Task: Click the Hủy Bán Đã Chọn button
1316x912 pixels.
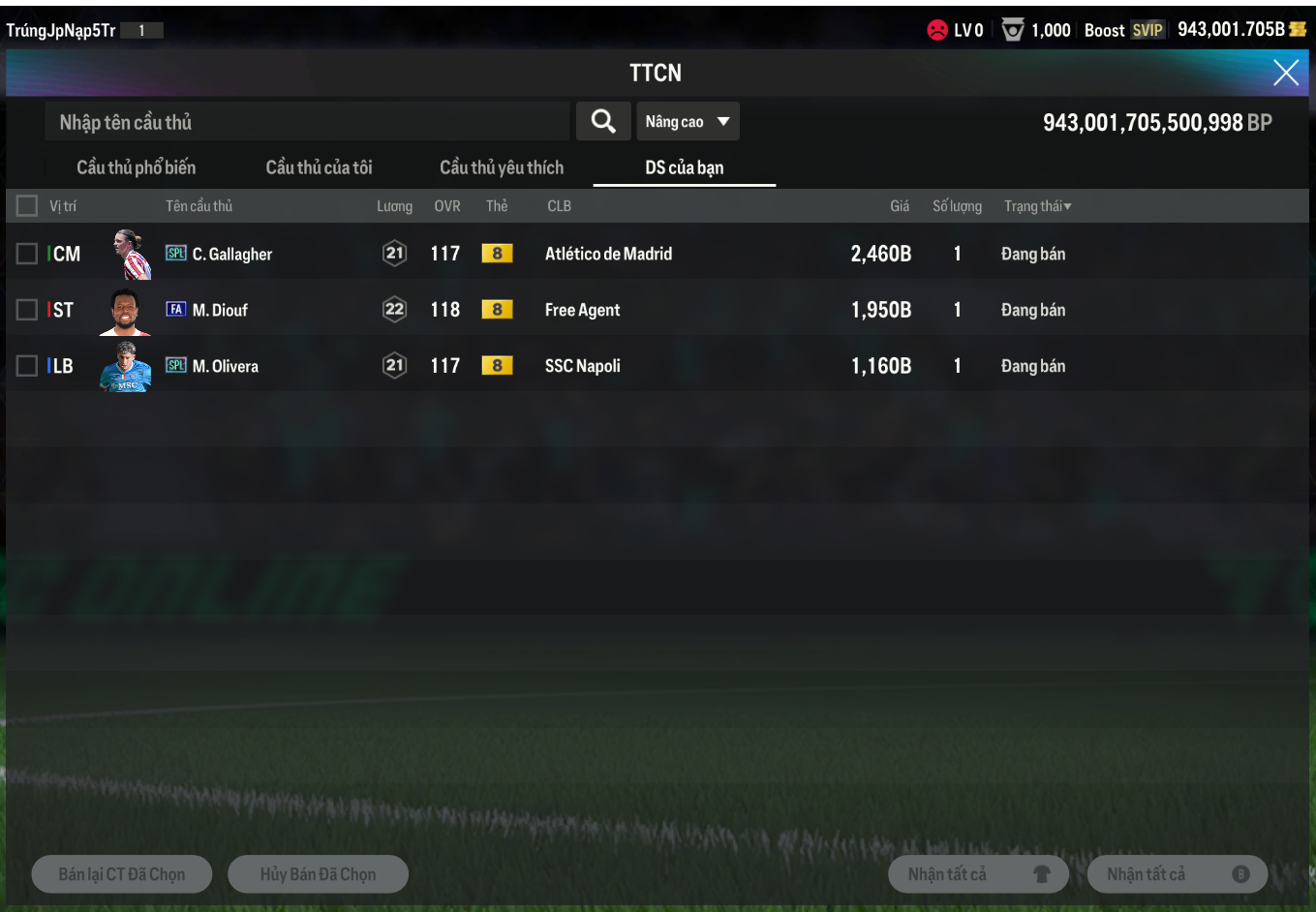Action: [318, 874]
